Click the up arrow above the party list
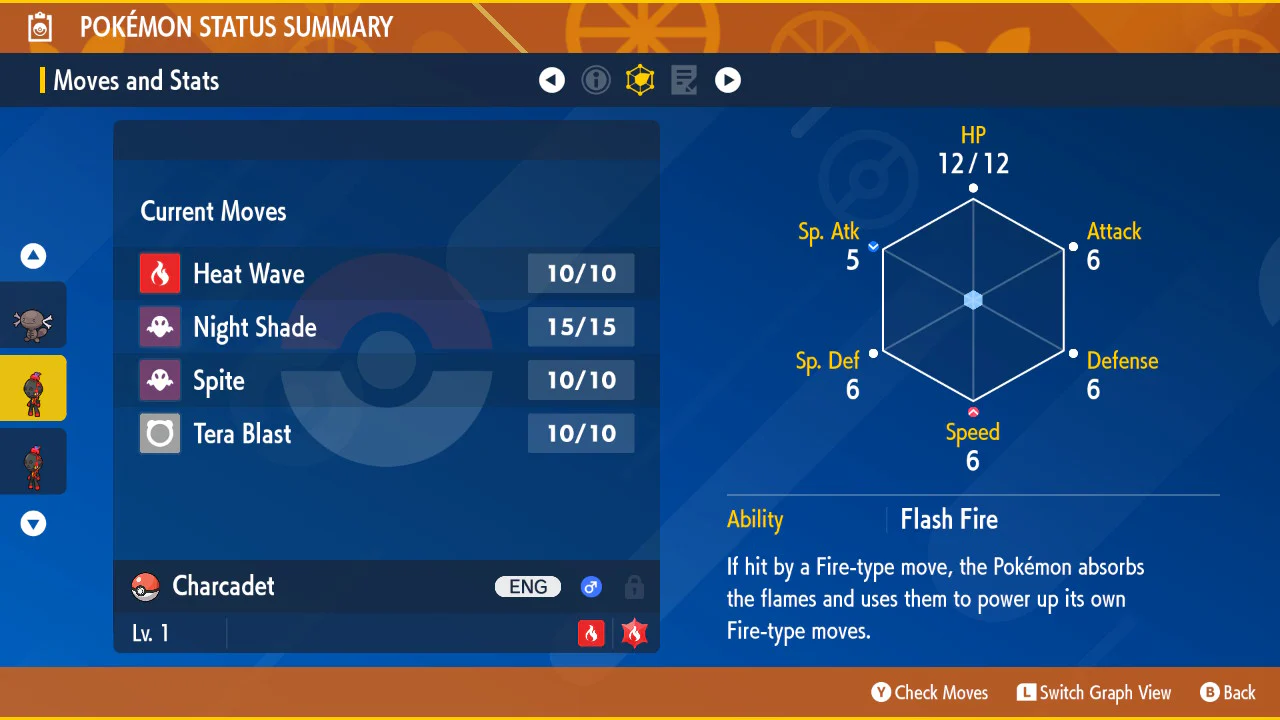Image resolution: width=1280 pixels, height=720 pixels. pos(34,256)
